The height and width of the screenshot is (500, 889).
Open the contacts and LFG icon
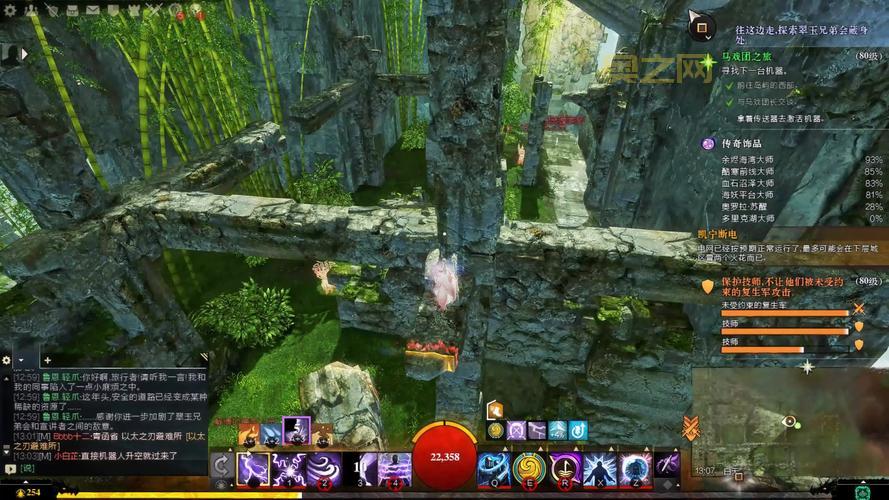[29, 10]
